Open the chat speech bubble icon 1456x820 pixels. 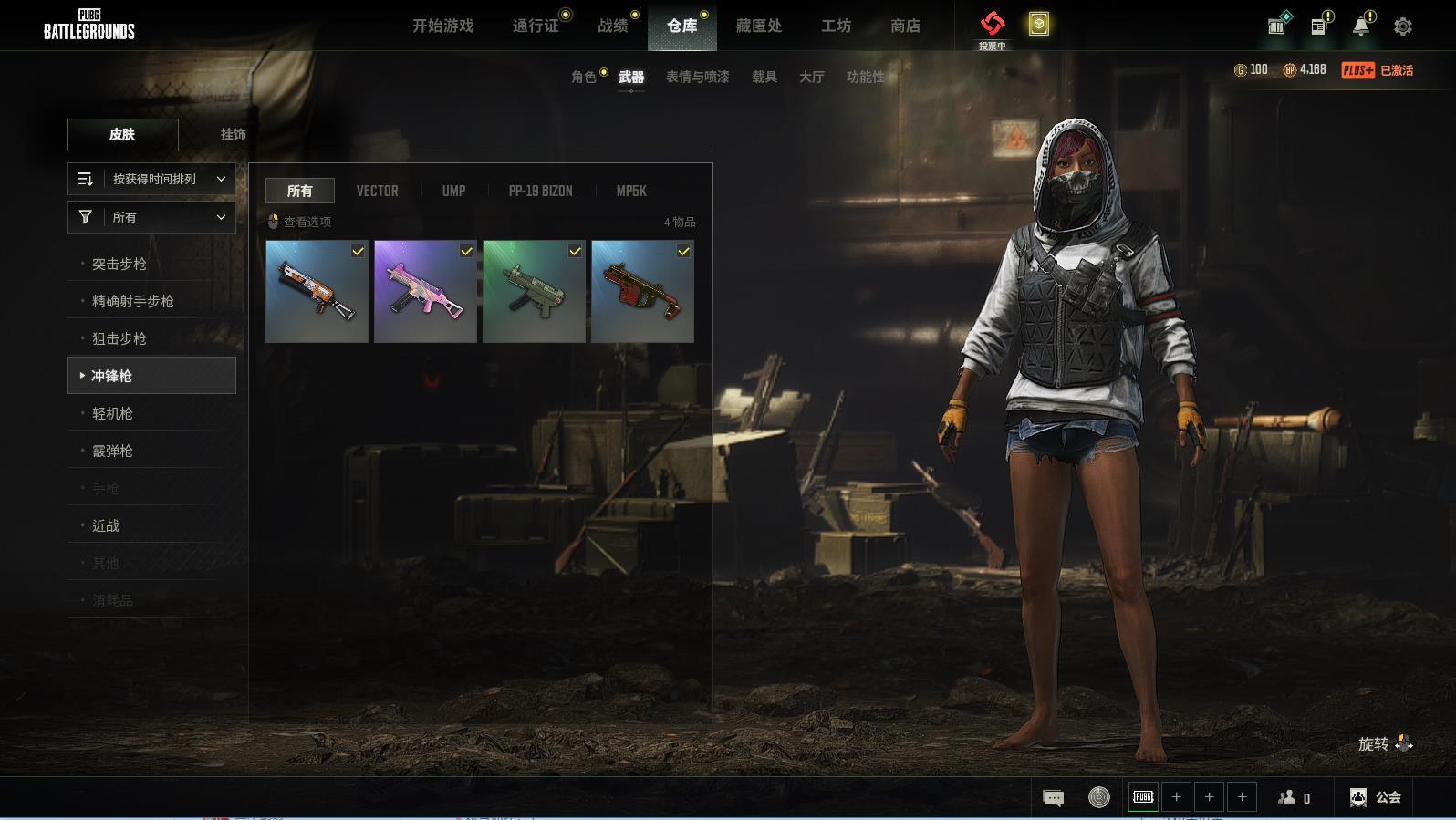point(1053,798)
